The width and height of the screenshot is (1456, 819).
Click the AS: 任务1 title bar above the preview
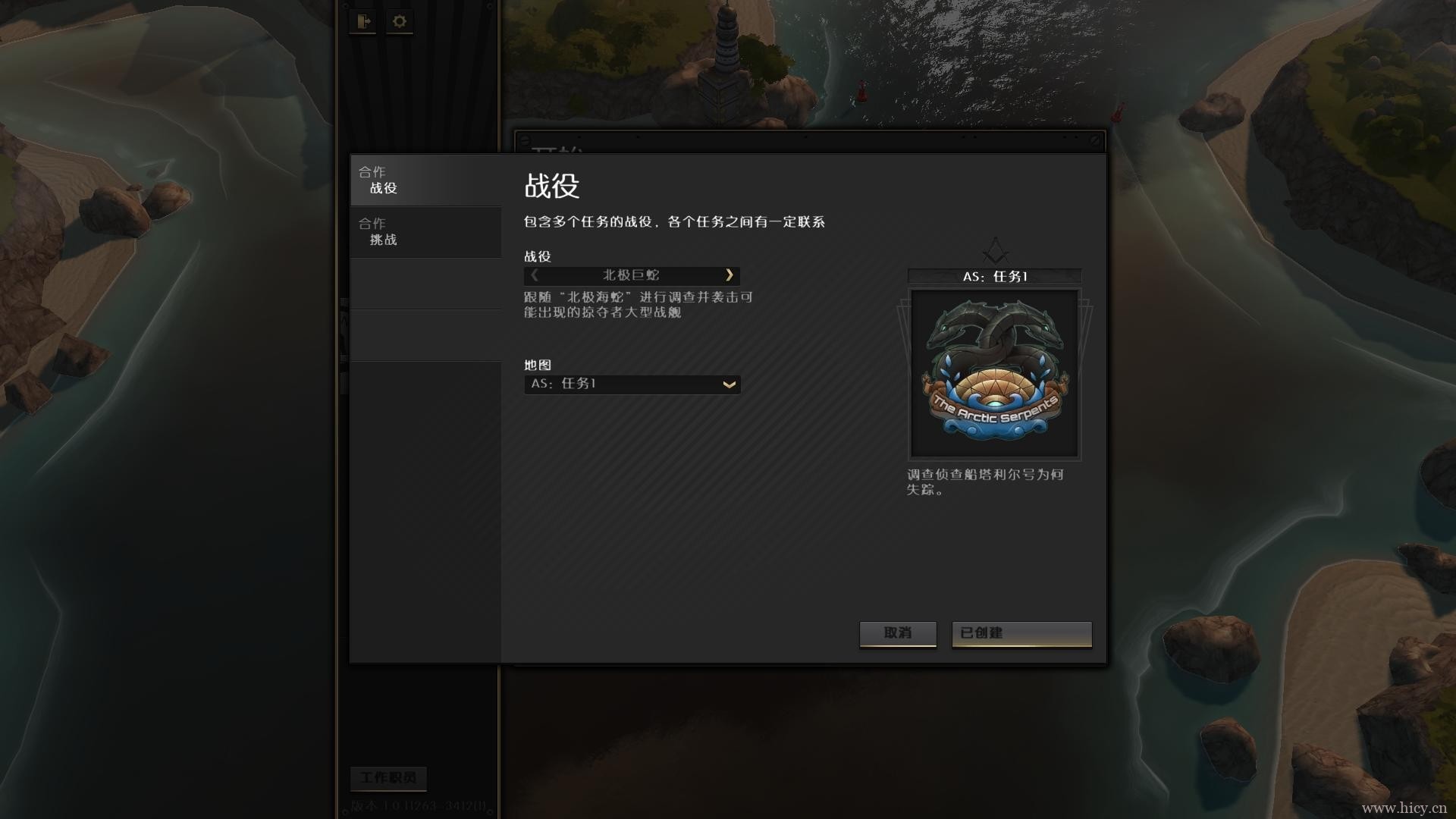(x=994, y=277)
